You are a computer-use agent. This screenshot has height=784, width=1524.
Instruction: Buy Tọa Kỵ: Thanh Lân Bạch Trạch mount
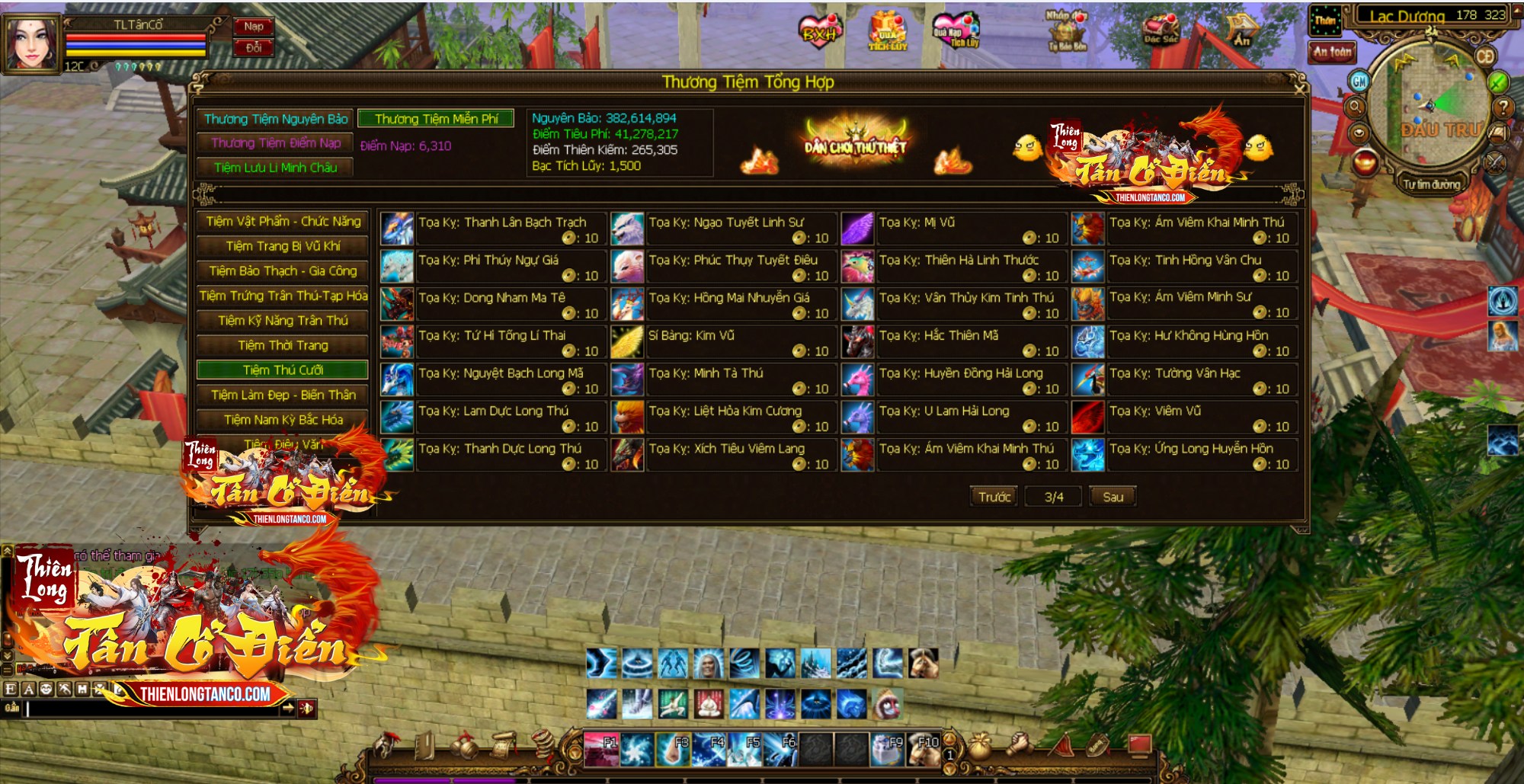click(x=397, y=229)
